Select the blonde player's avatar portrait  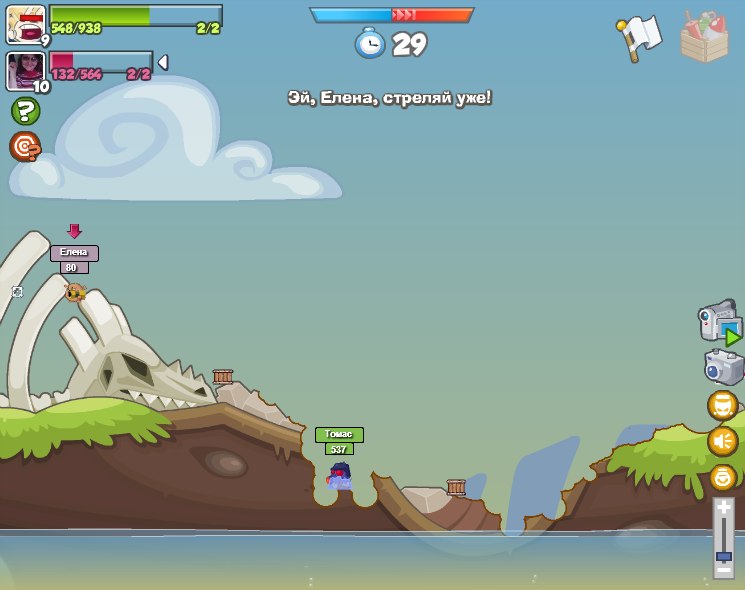(x=25, y=24)
